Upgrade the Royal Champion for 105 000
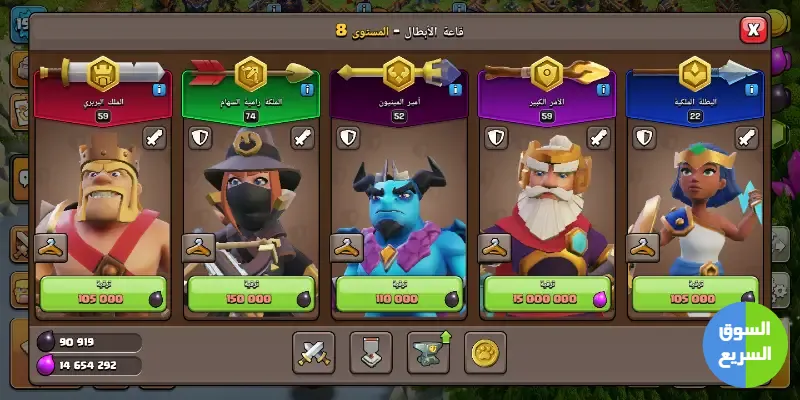This screenshot has height=400, width=800. [x=694, y=296]
